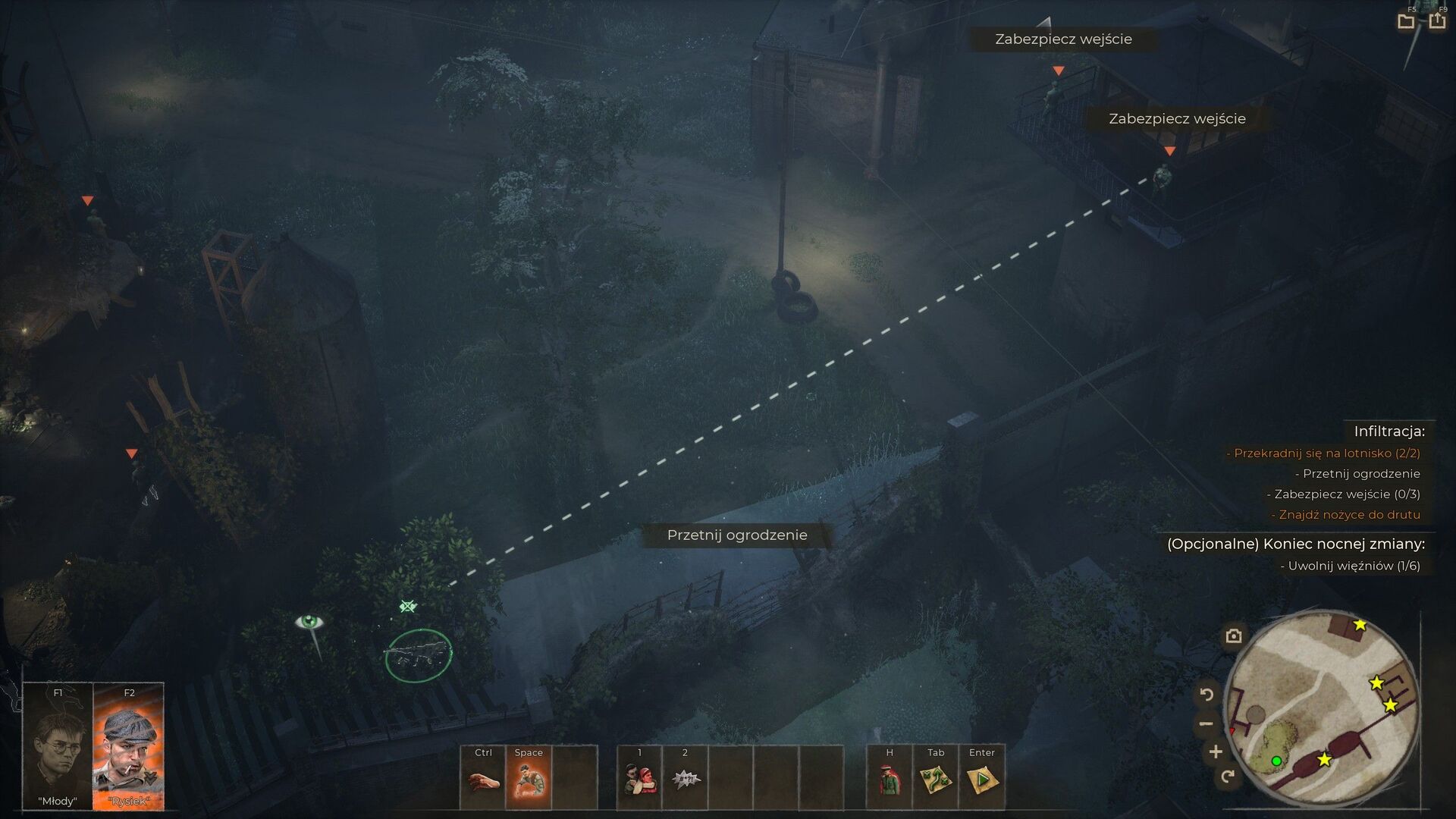1456x819 pixels.
Task: Select the "Młody" character portrait
Action: pos(58,747)
